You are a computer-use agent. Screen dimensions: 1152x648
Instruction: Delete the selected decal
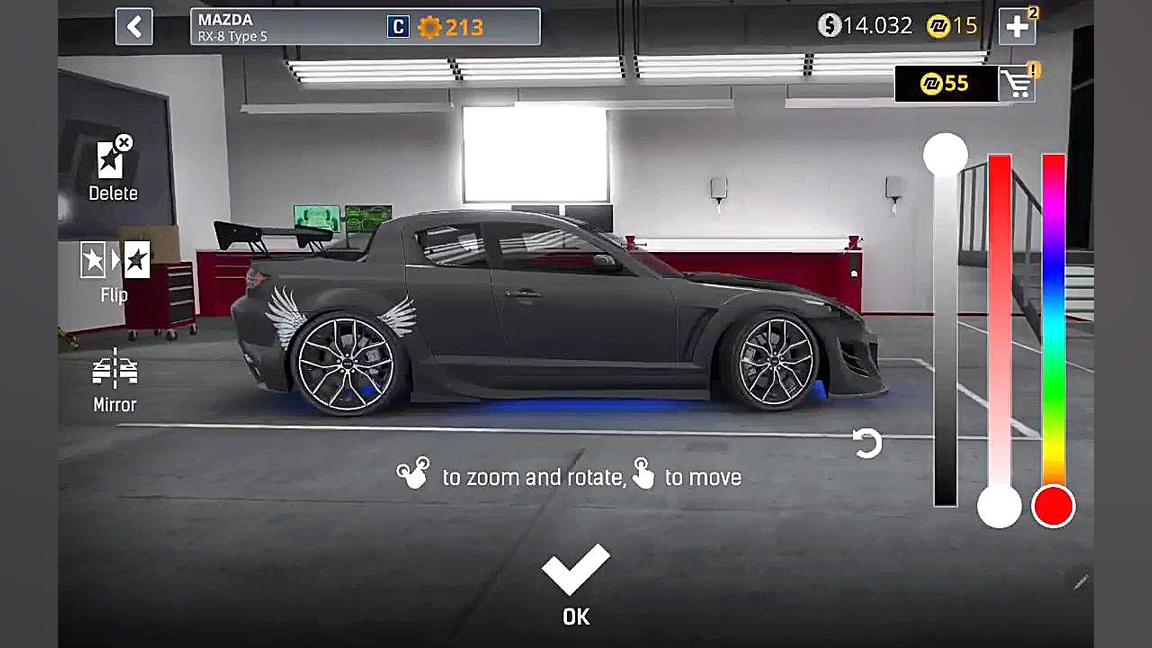coord(113,166)
